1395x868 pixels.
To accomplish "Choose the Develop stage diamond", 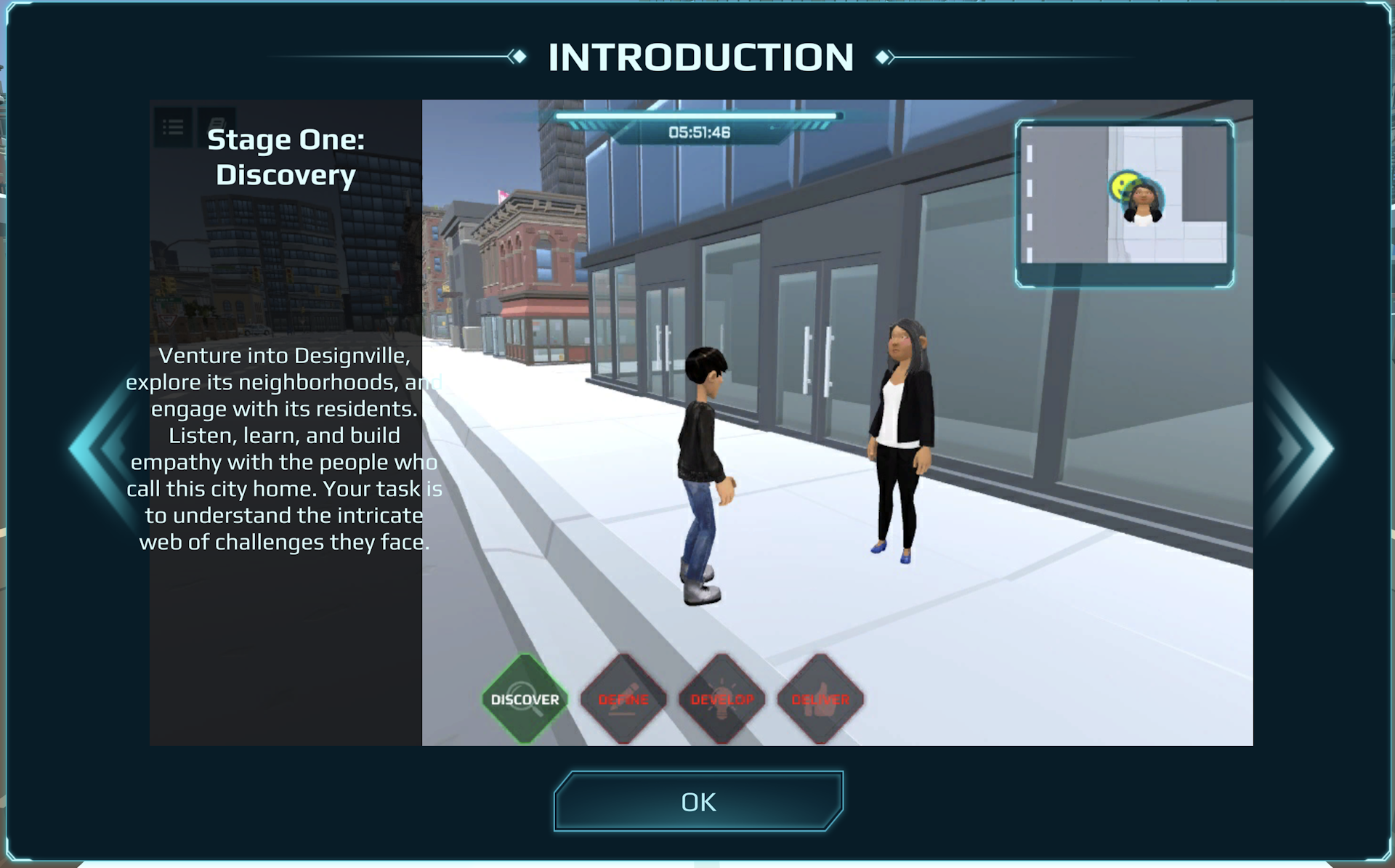I will [x=721, y=699].
